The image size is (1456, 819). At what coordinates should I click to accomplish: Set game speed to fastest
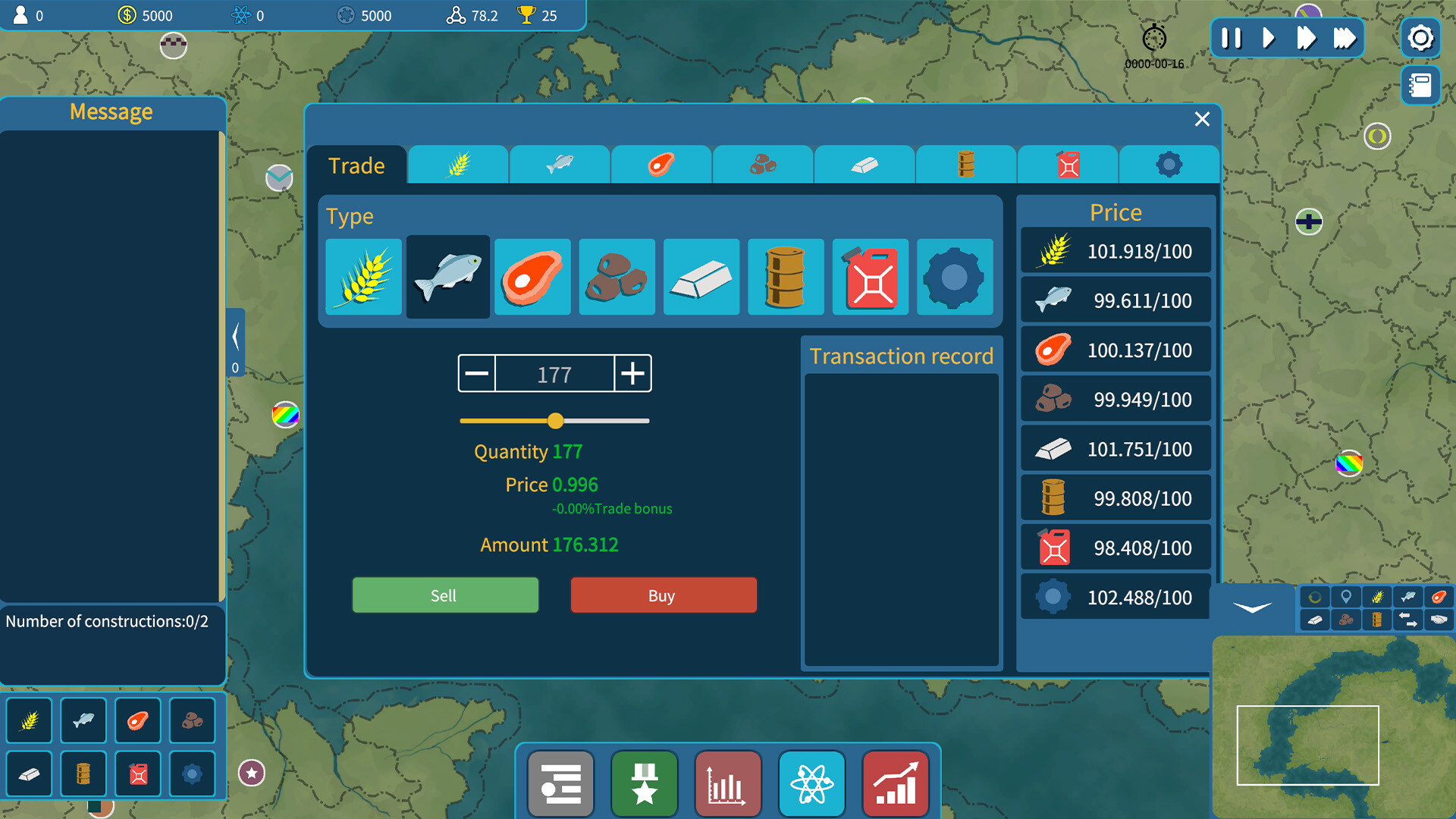(1344, 38)
